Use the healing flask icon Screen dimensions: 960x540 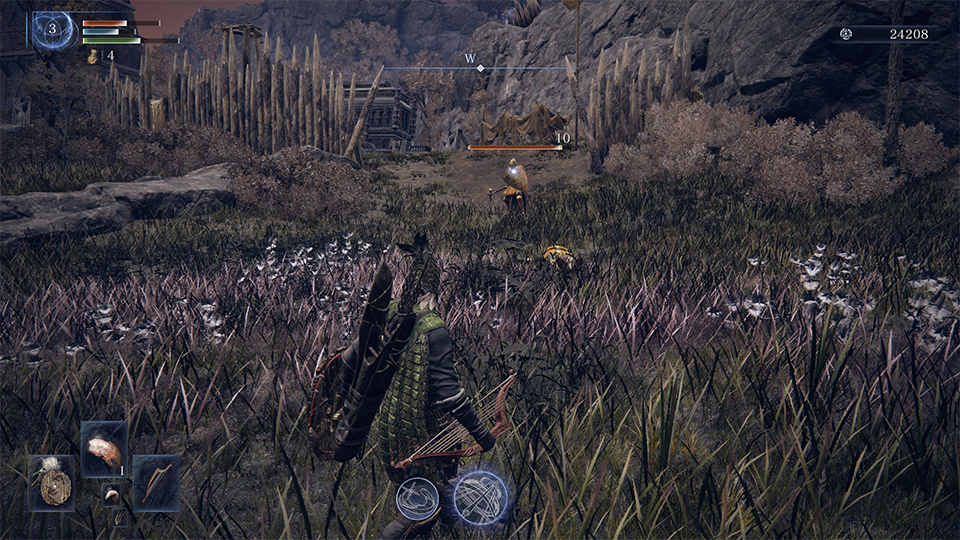point(93,57)
